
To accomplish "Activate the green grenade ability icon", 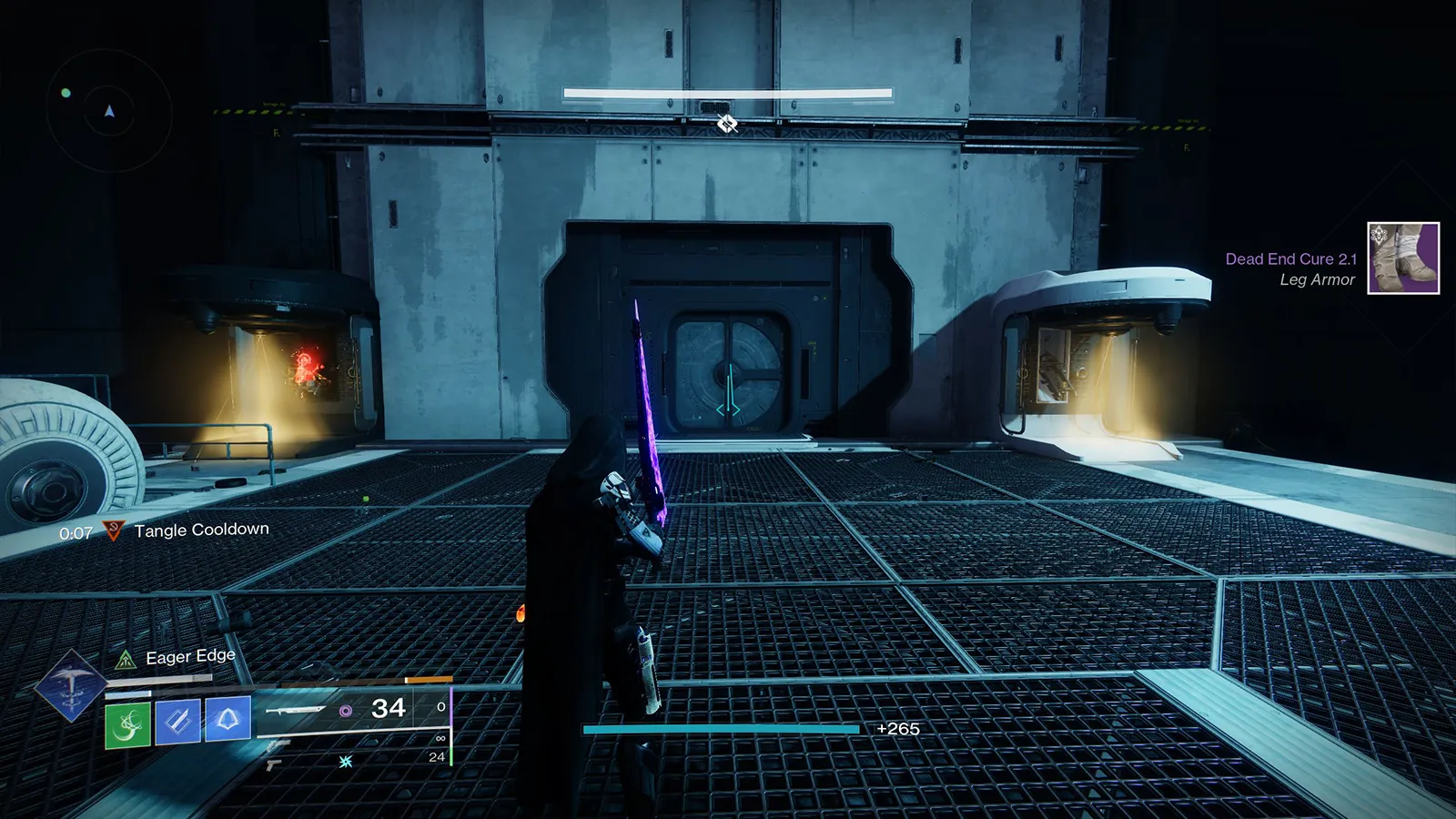I will (127, 724).
